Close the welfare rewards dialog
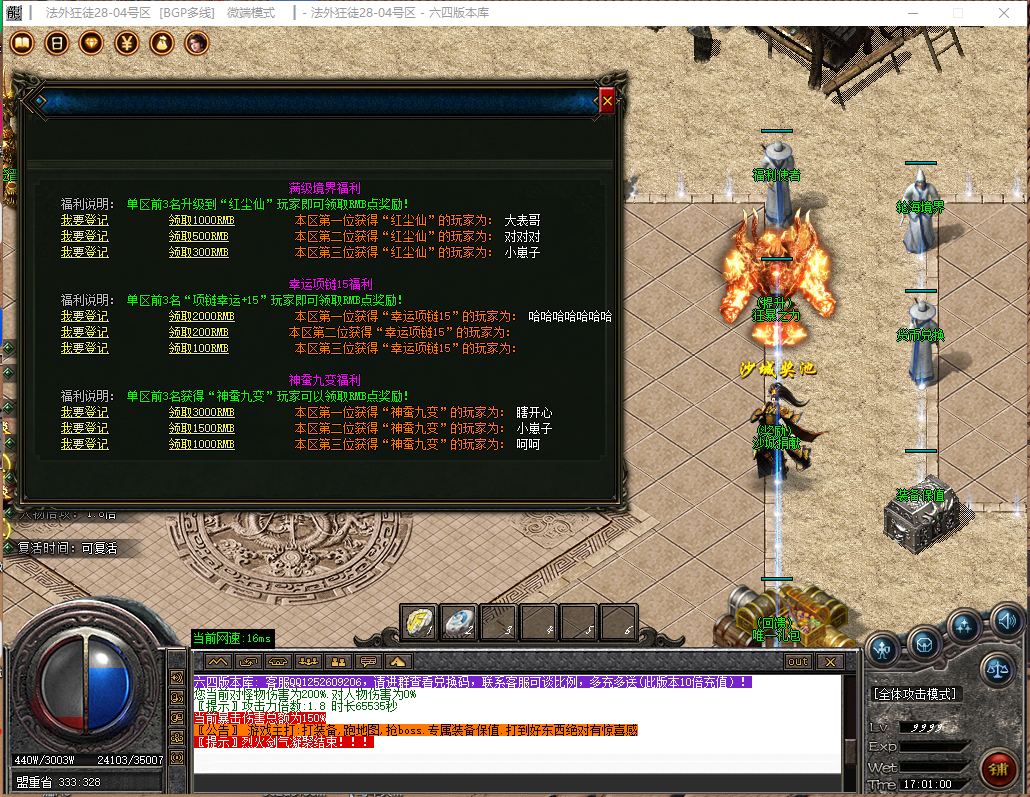1030x797 pixels. click(x=607, y=101)
